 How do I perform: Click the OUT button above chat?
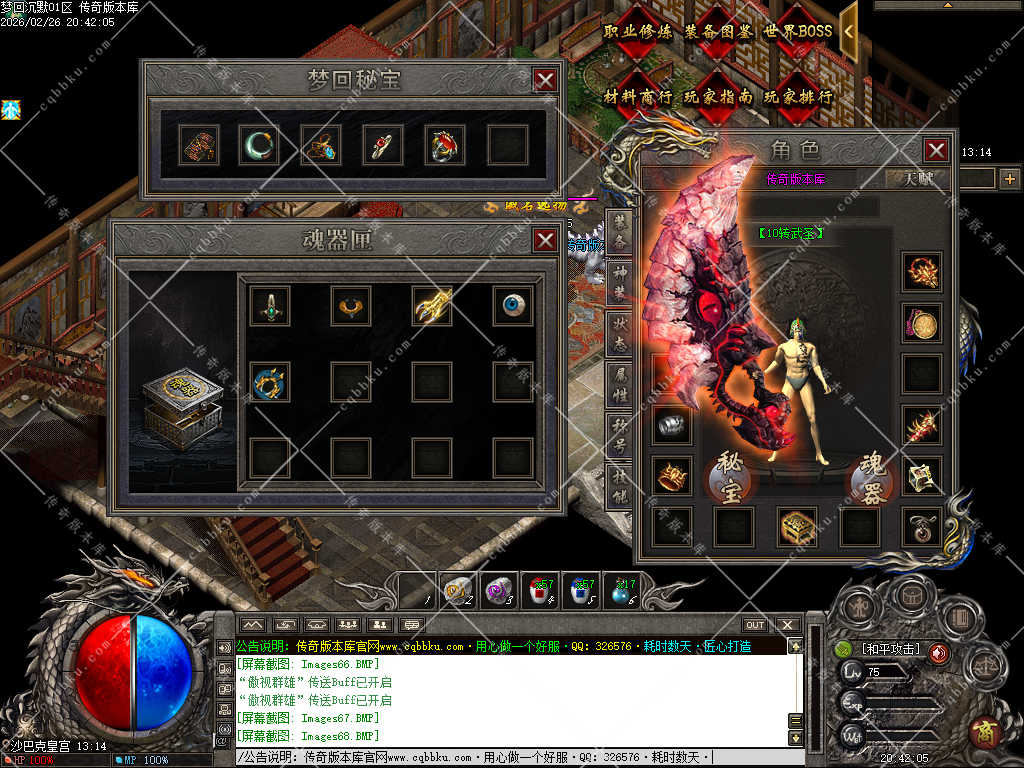click(755, 625)
